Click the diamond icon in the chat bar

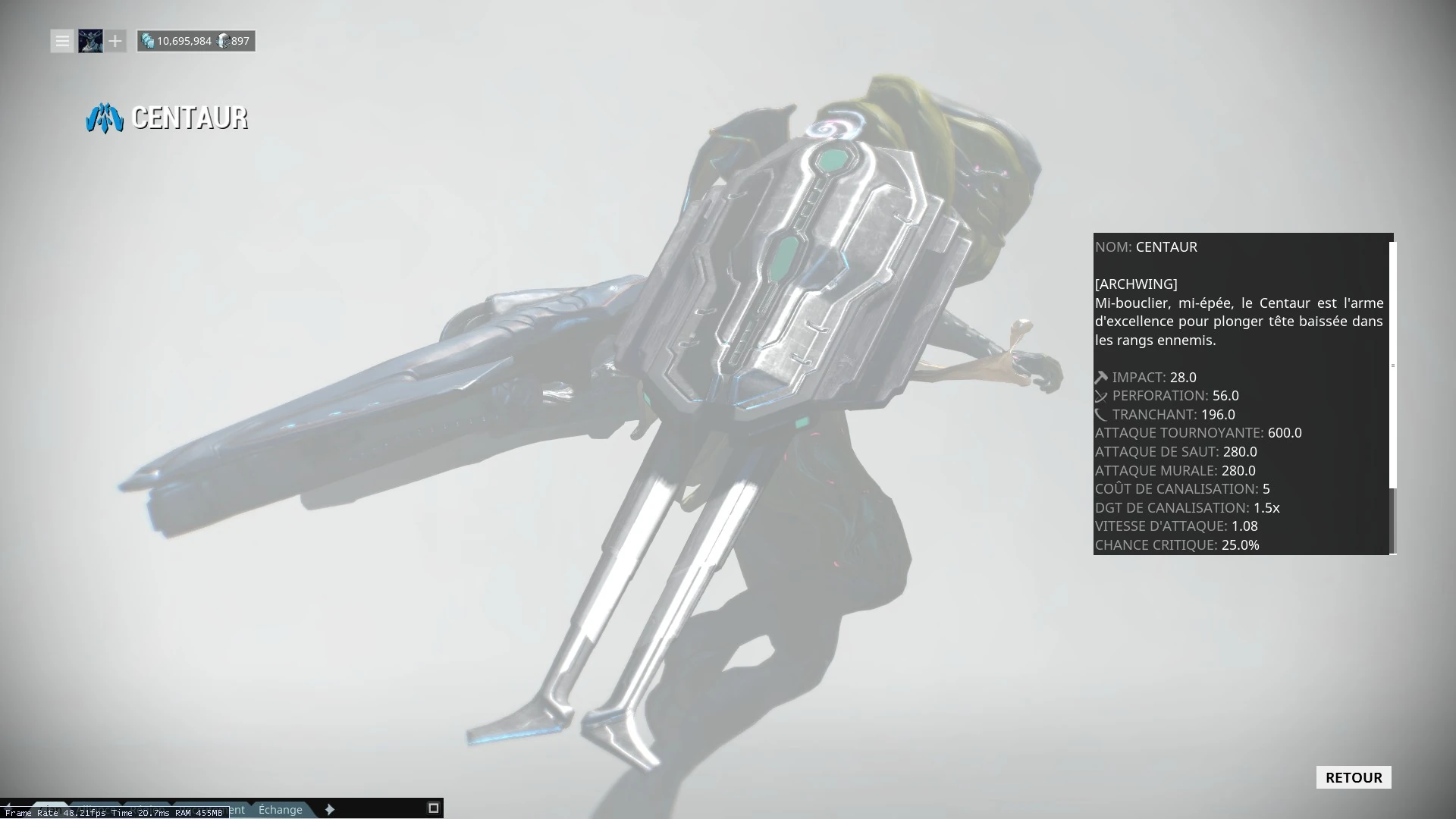coord(330,809)
